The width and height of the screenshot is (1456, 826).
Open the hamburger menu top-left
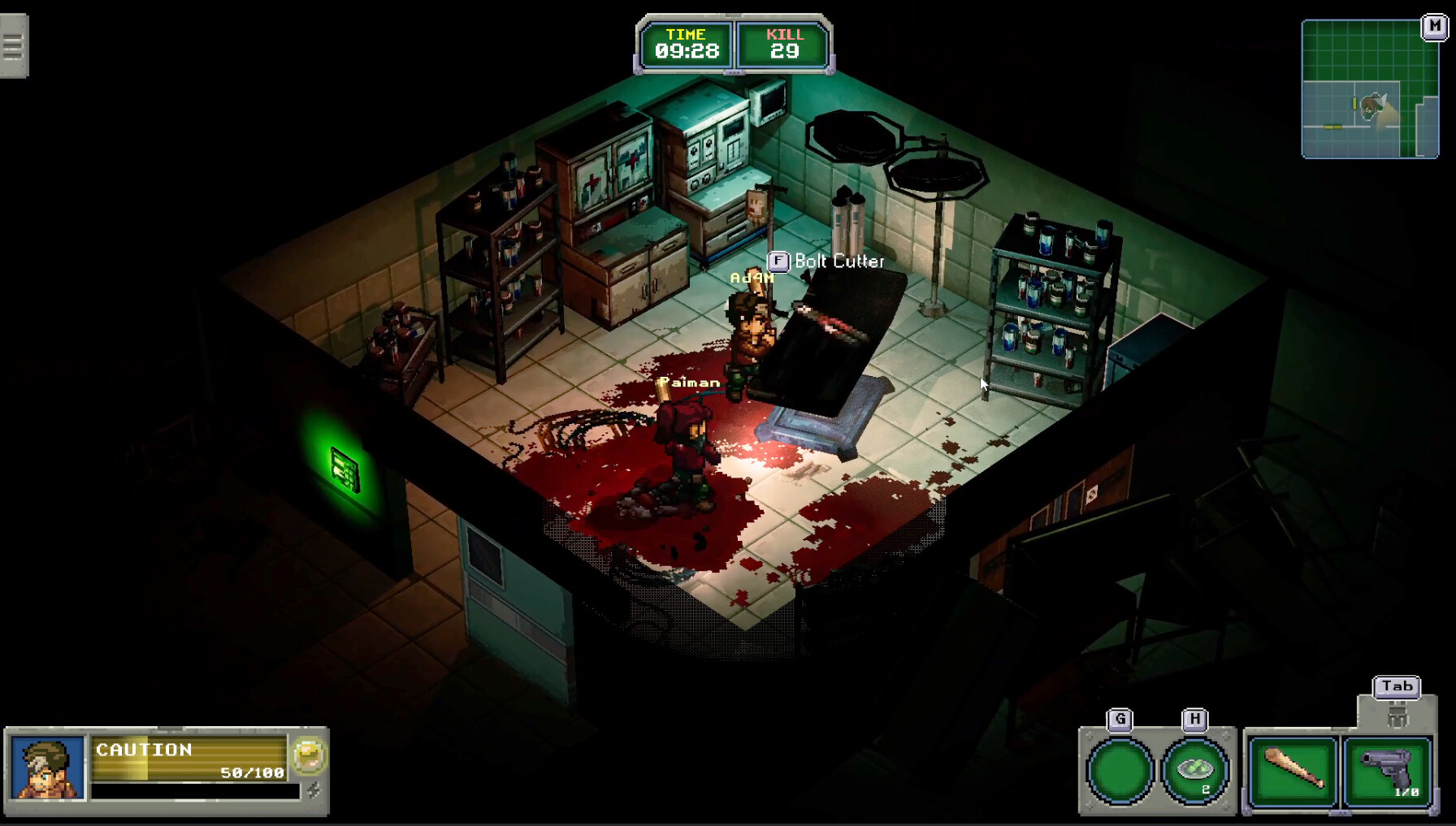click(11, 46)
